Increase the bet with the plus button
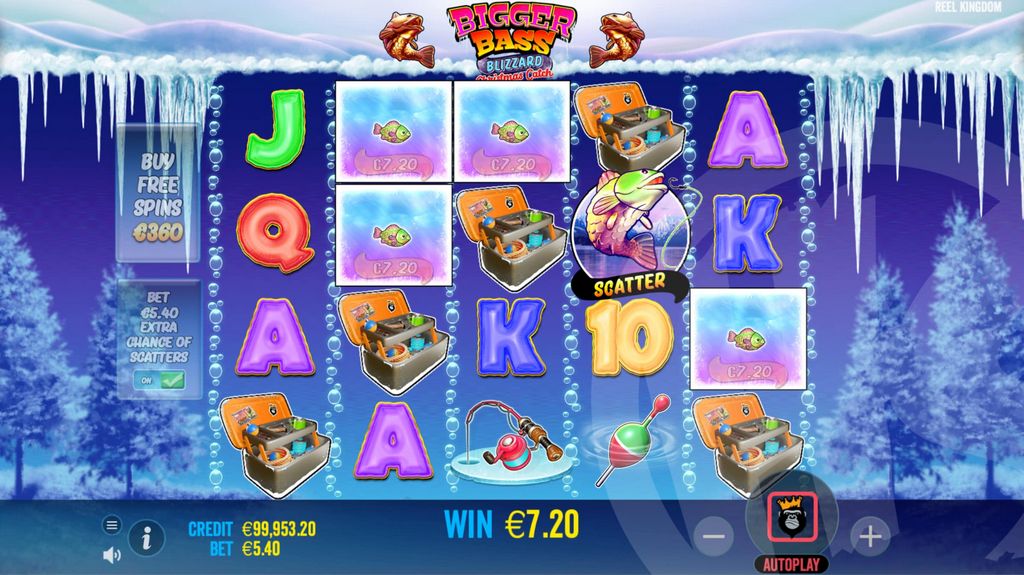The height and width of the screenshot is (575, 1024). [869, 537]
